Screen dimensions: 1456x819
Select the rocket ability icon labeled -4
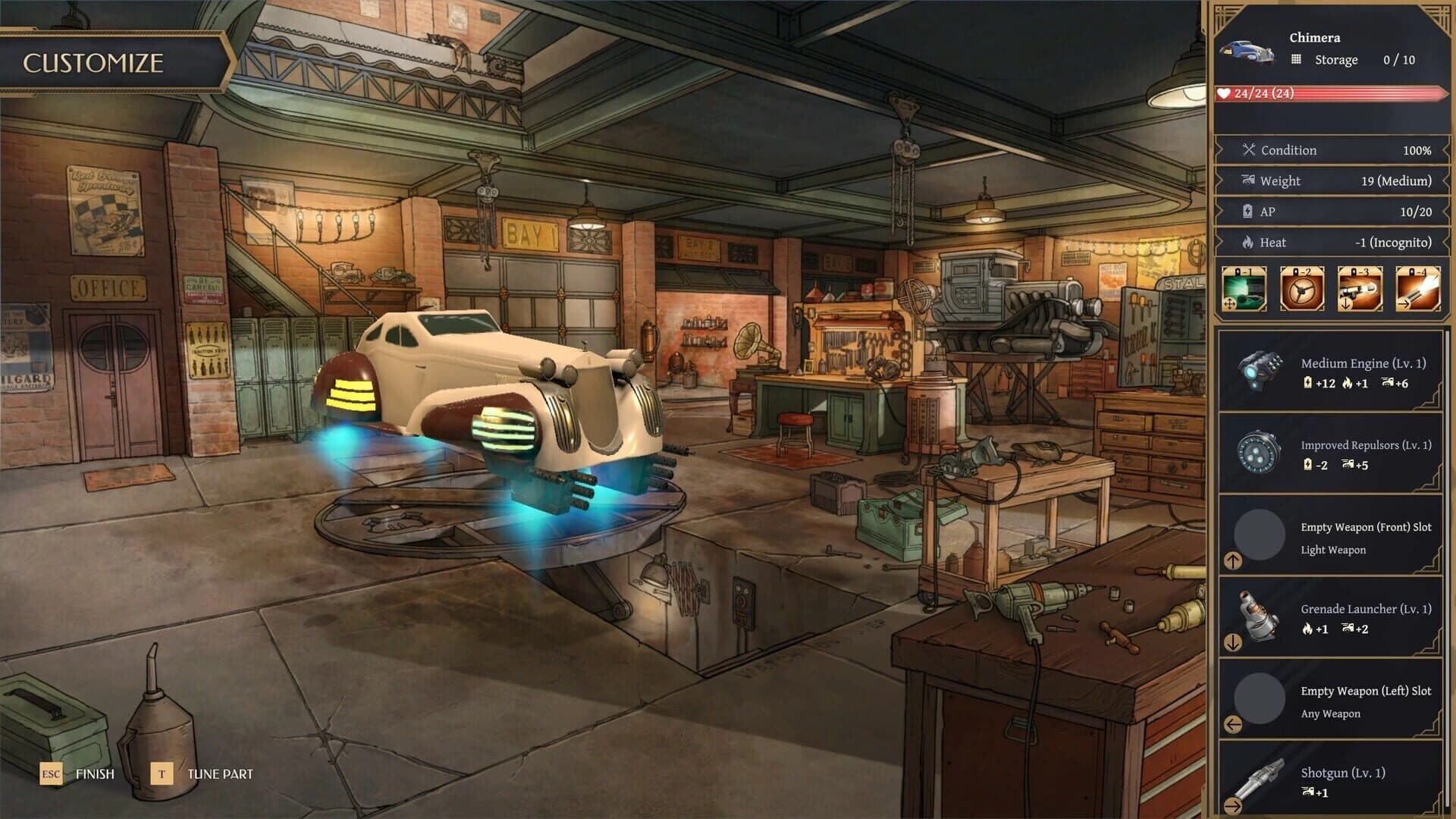(x=1417, y=289)
